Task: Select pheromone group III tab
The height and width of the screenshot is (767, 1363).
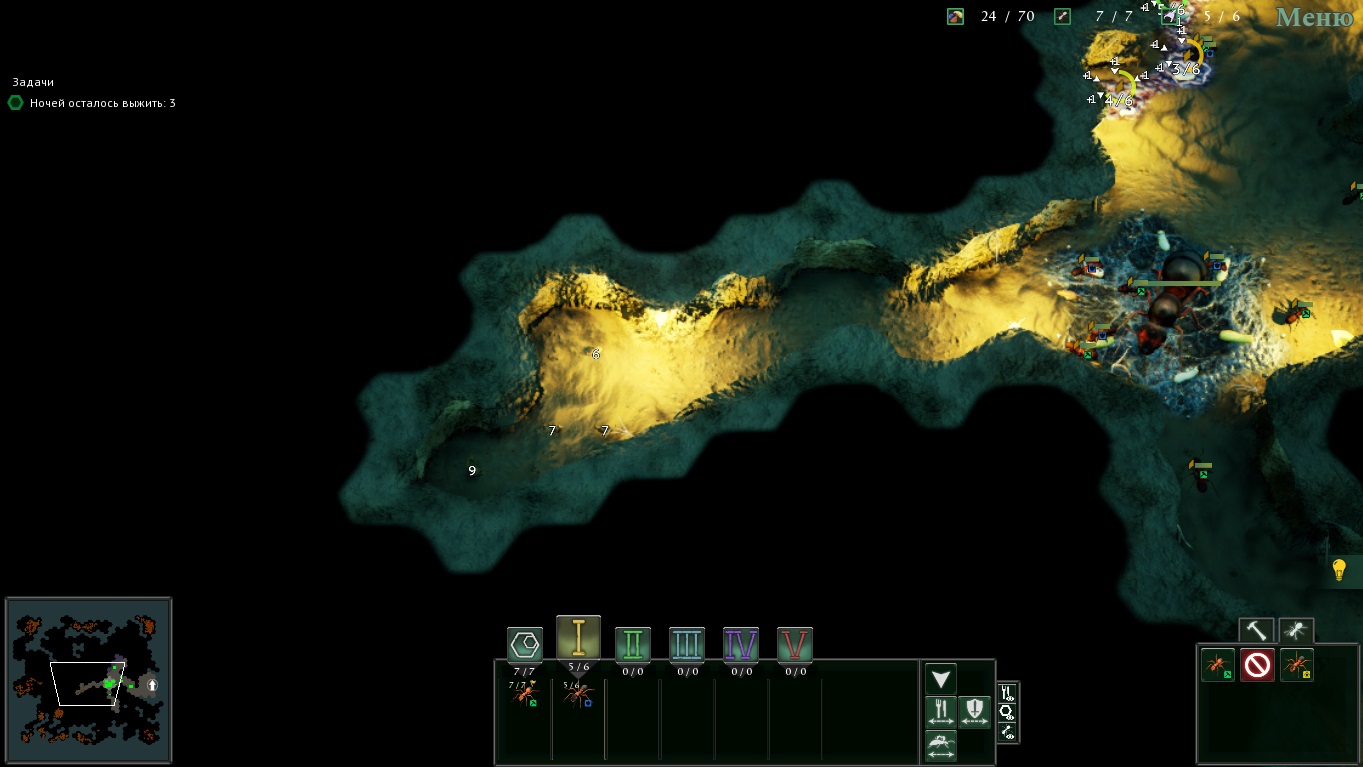Action: tap(687, 645)
